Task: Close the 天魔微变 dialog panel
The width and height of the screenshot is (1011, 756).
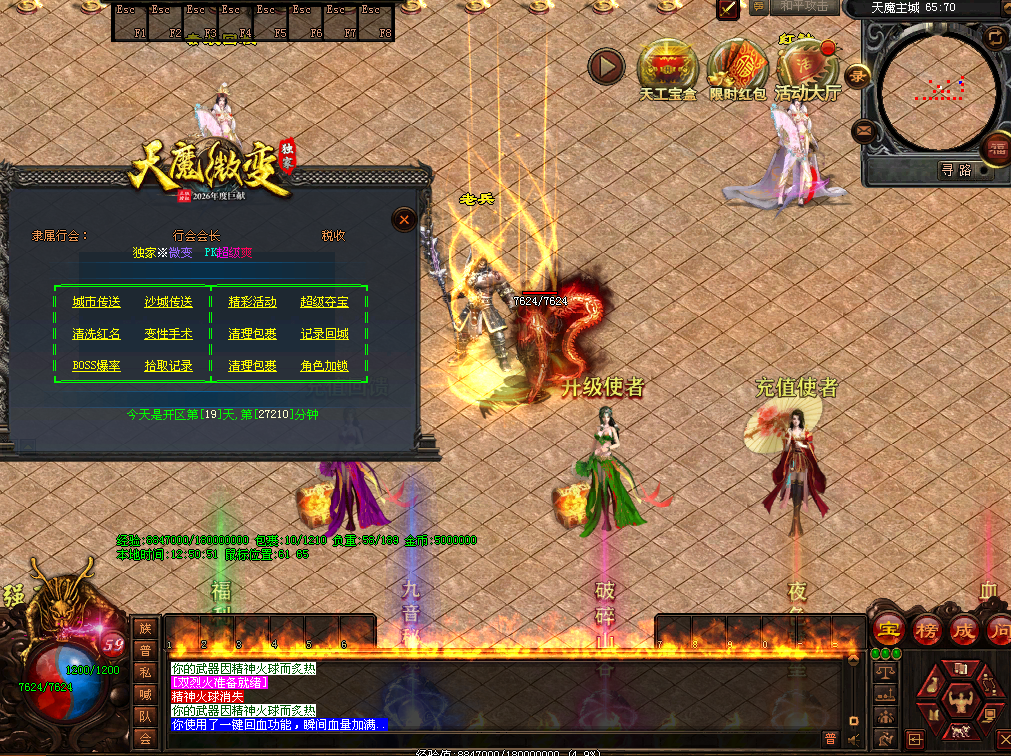Action: pyautogui.click(x=403, y=219)
